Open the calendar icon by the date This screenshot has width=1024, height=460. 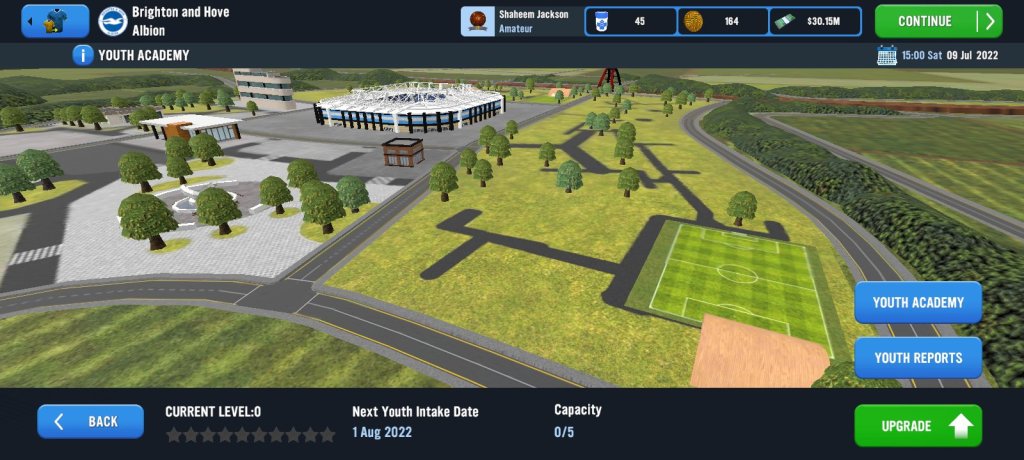(886, 55)
